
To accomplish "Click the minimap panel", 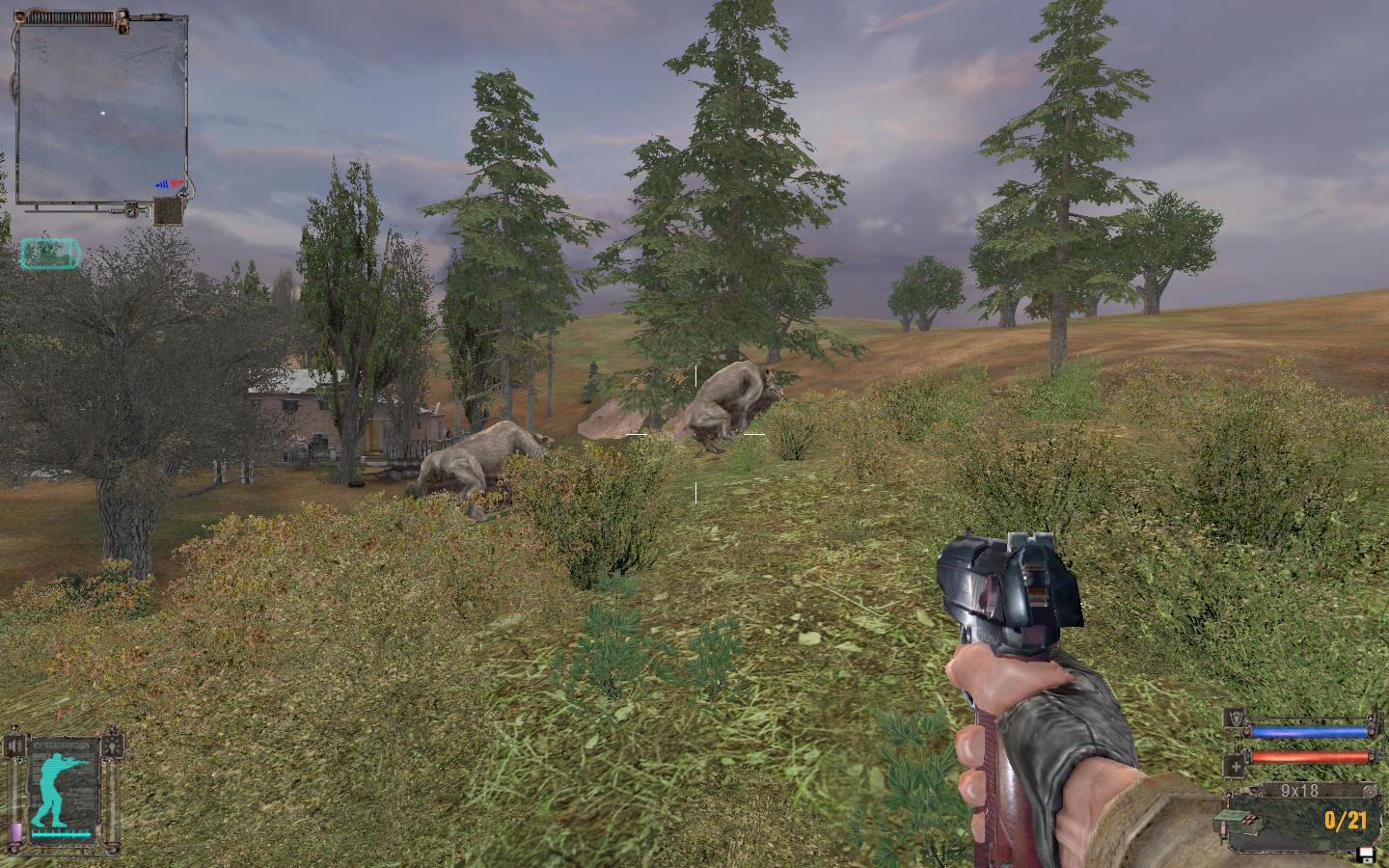I will pyautogui.click(x=101, y=111).
